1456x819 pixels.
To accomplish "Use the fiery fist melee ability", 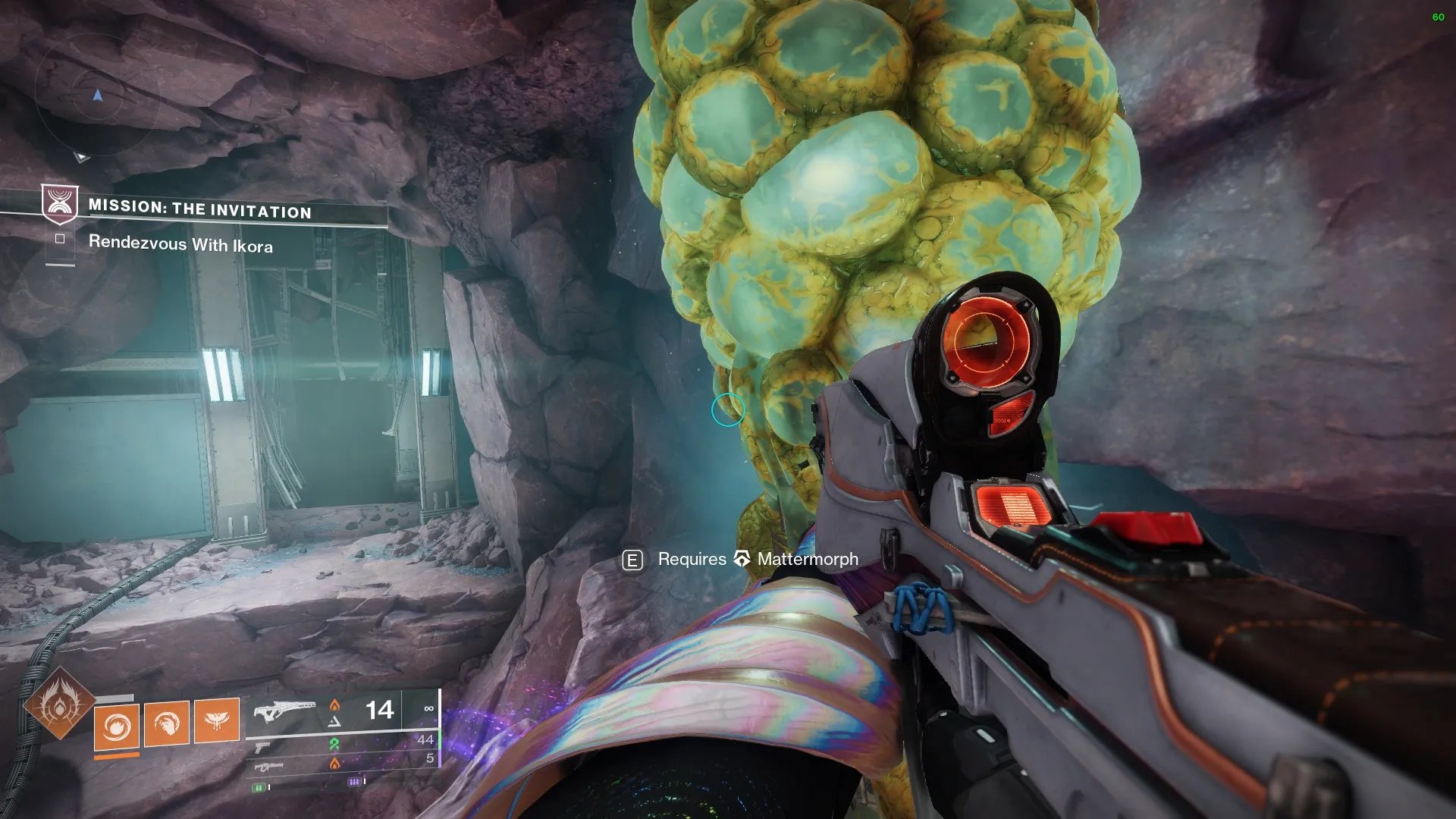I will point(166,723).
